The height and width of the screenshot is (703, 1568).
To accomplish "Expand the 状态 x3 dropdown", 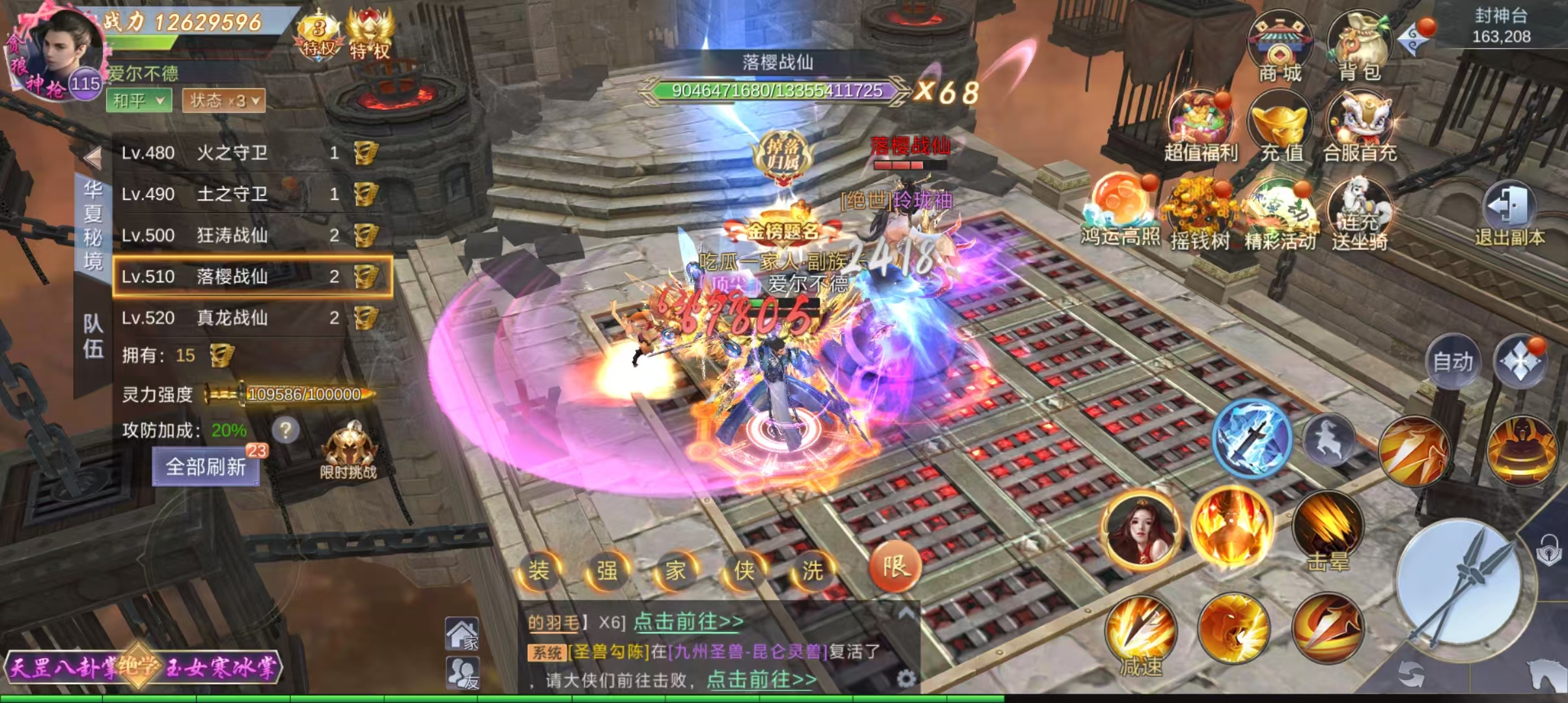I will click(224, 100).
